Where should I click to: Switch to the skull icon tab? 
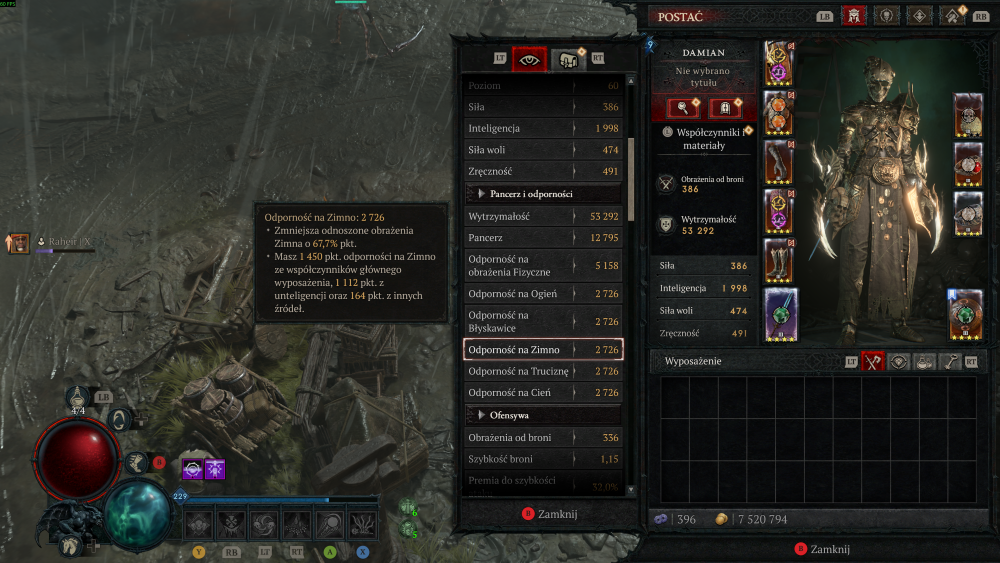tap(886, 16)
